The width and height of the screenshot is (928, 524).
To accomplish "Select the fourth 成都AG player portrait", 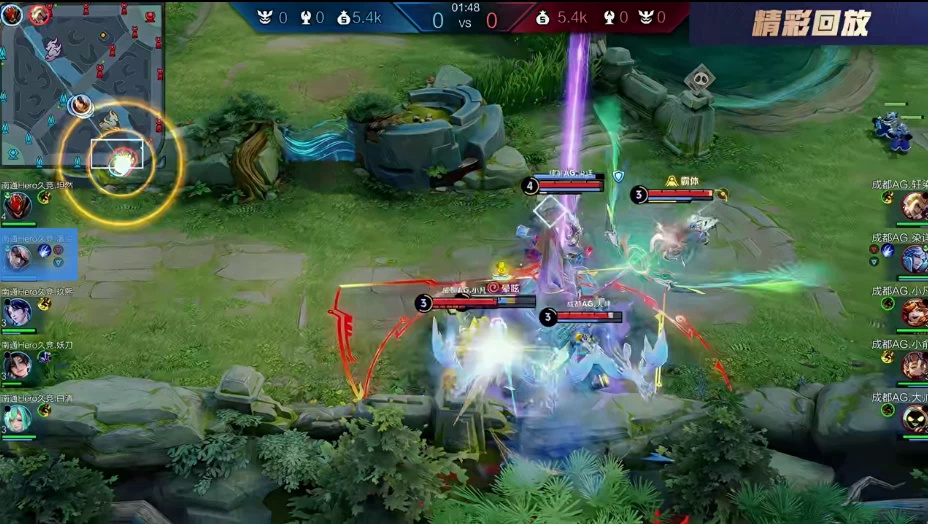I will pyautogui.click(x=913, y=365).
